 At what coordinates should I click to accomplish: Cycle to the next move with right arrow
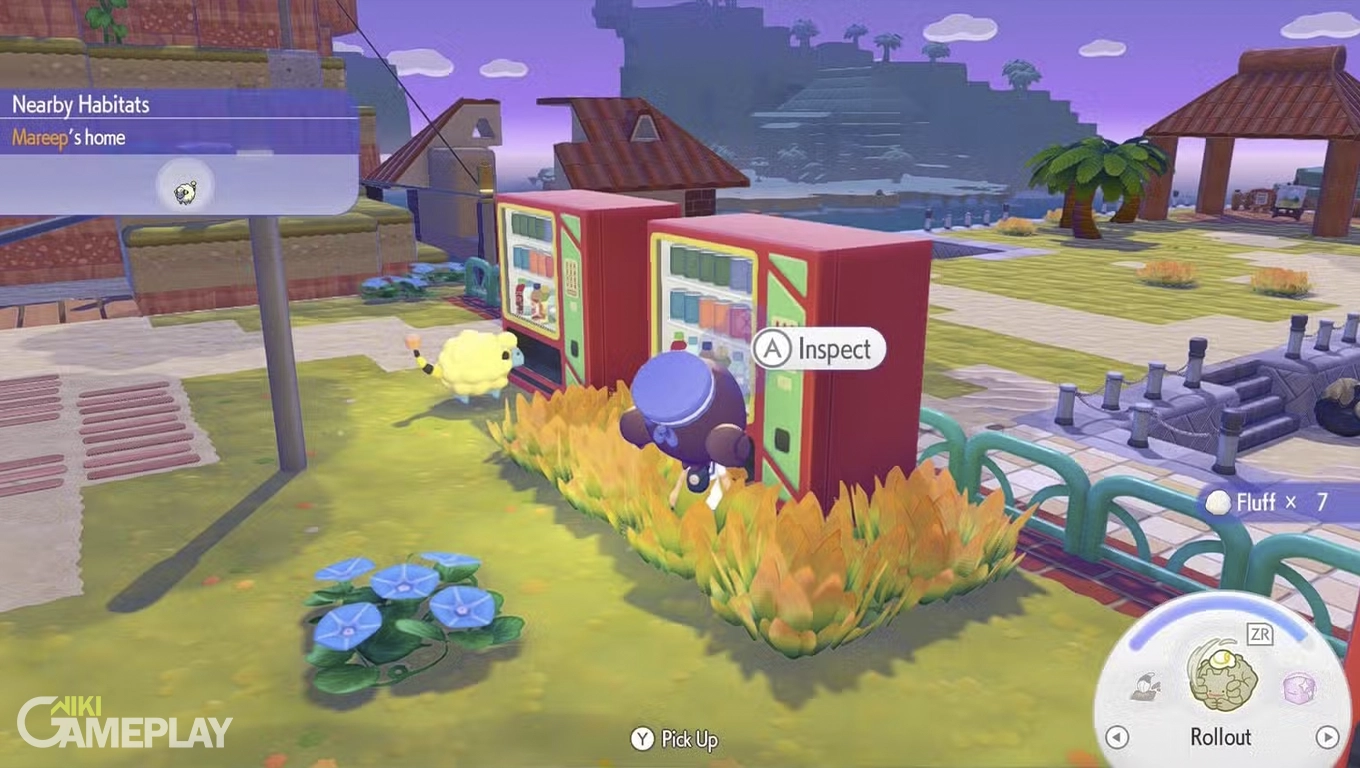click(x=1327, y=738)
